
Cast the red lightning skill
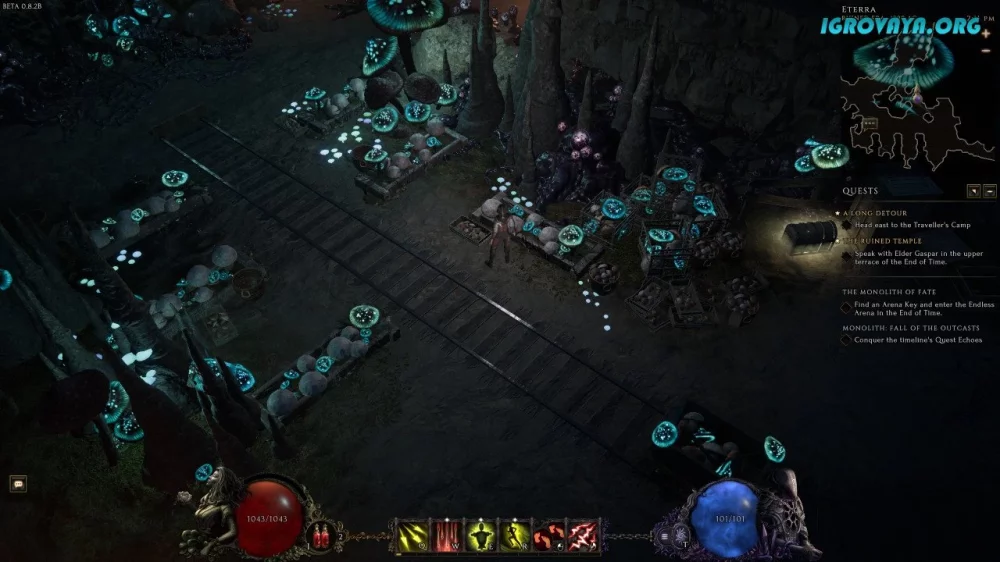(x=583, y=535)
